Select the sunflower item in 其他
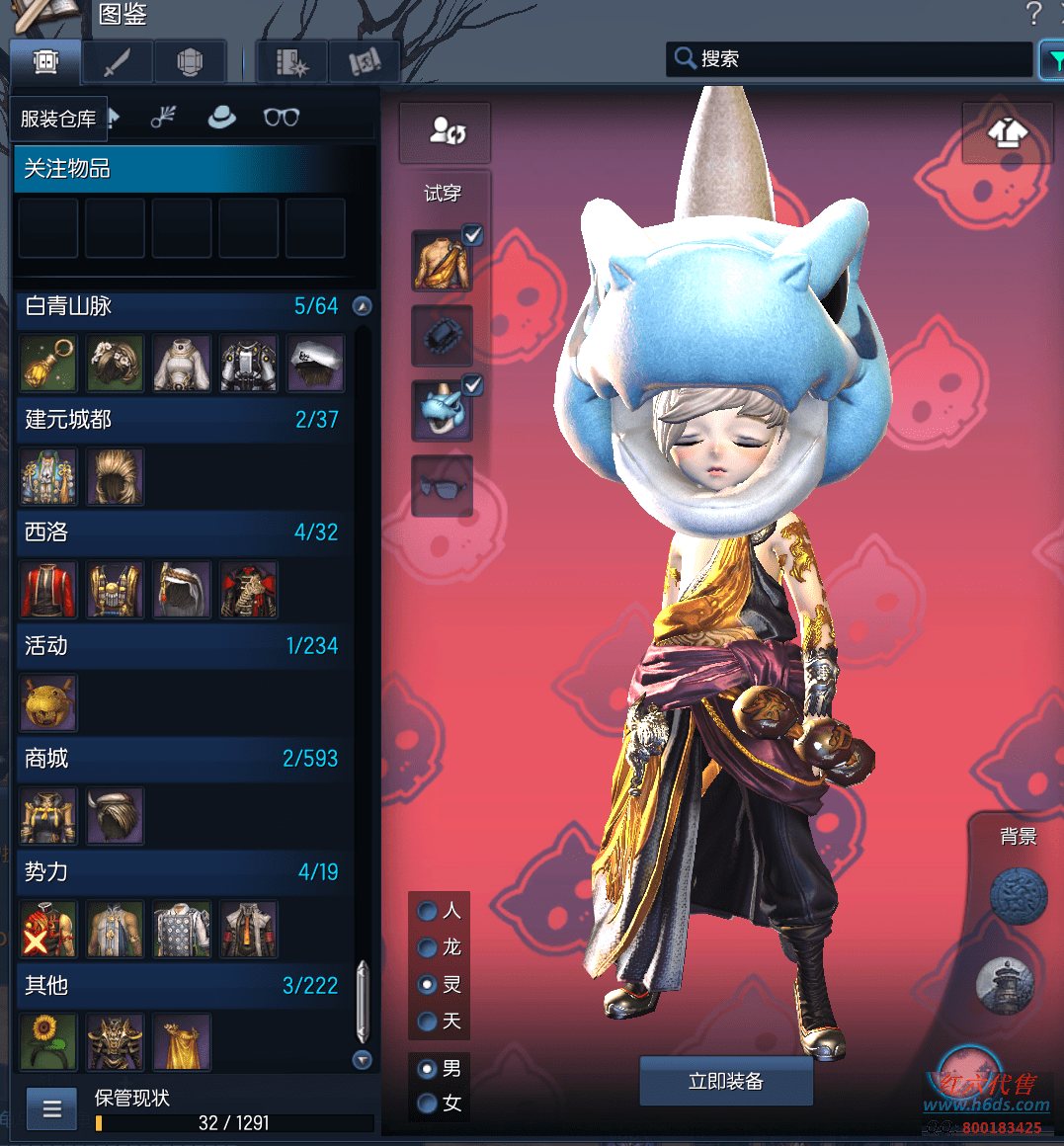This screenshot has height=1146, width=1064. (48, 1042)
